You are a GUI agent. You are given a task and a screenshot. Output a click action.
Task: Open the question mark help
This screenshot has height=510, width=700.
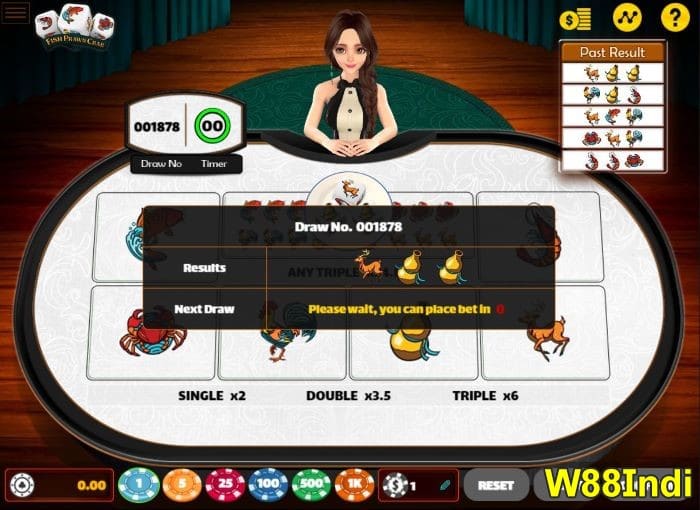pyautogui.click(x=676, y=18)
